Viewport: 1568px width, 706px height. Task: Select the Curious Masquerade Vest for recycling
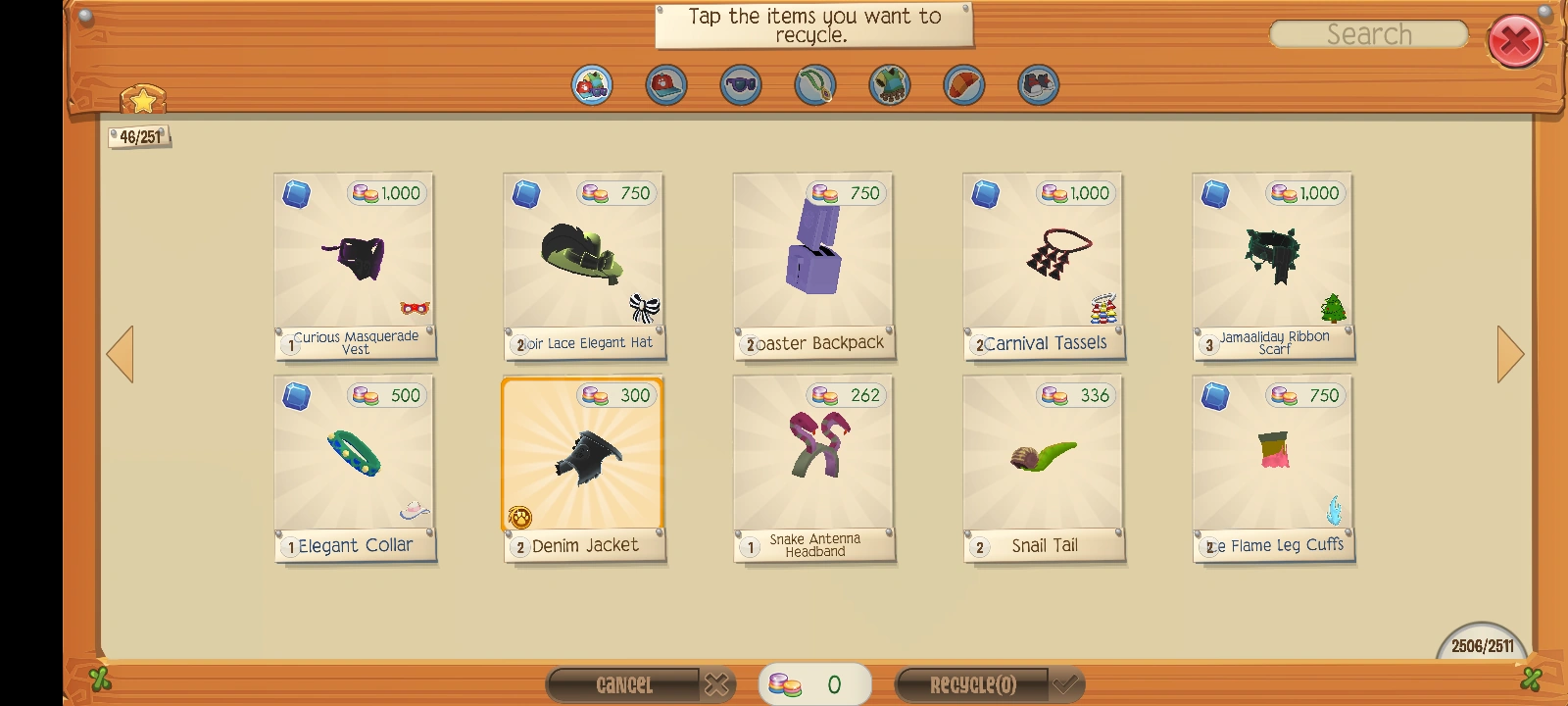(x=355, y=265)
